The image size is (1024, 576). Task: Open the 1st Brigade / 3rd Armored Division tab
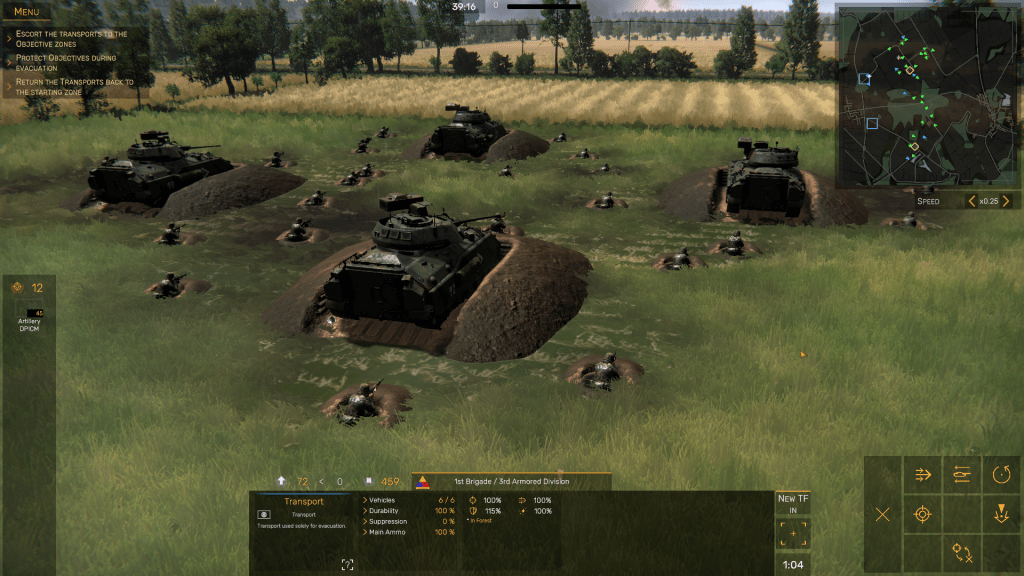(512, 481)
